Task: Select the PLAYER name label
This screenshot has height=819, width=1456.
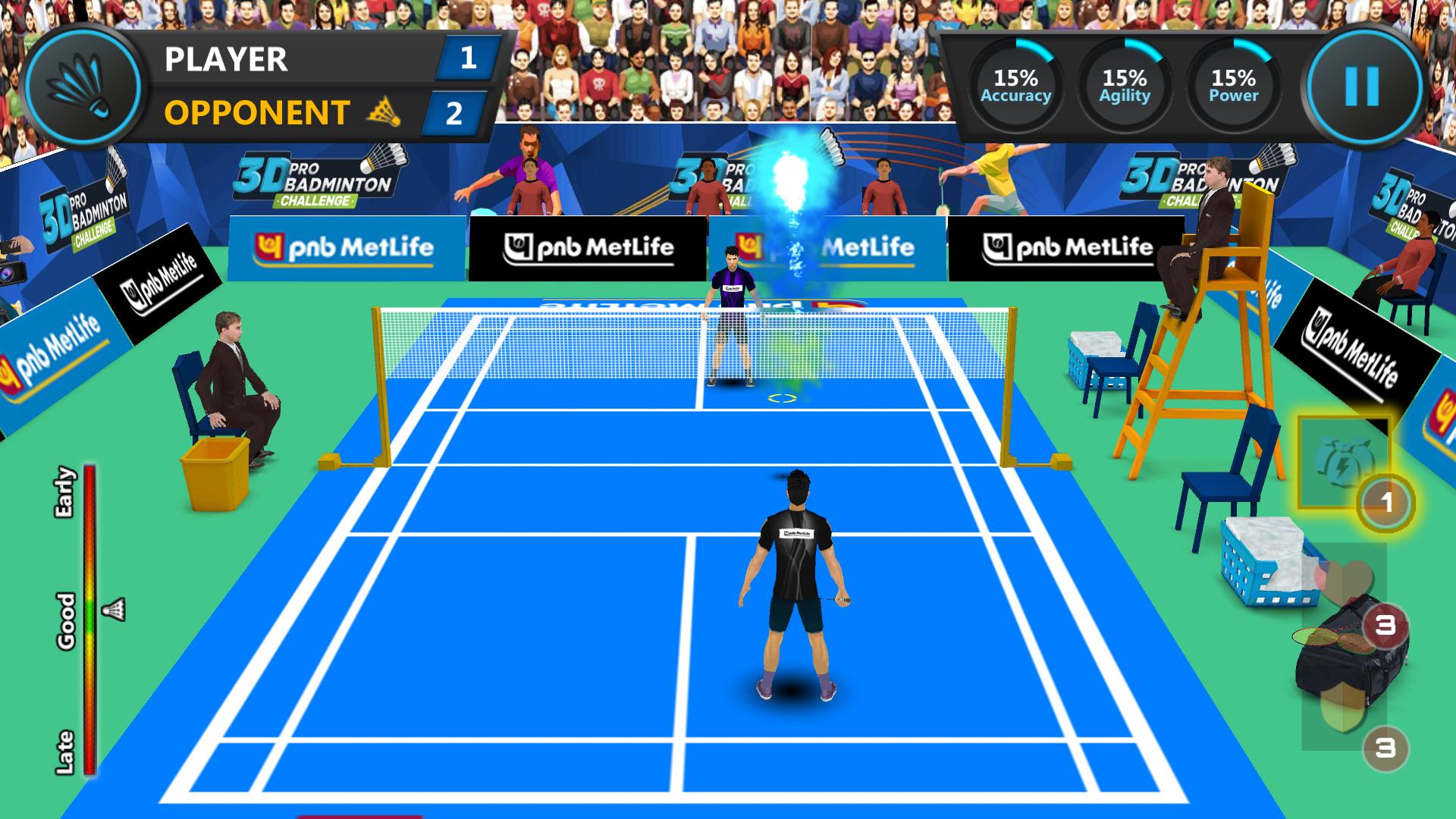Action: tap(224, 61)
